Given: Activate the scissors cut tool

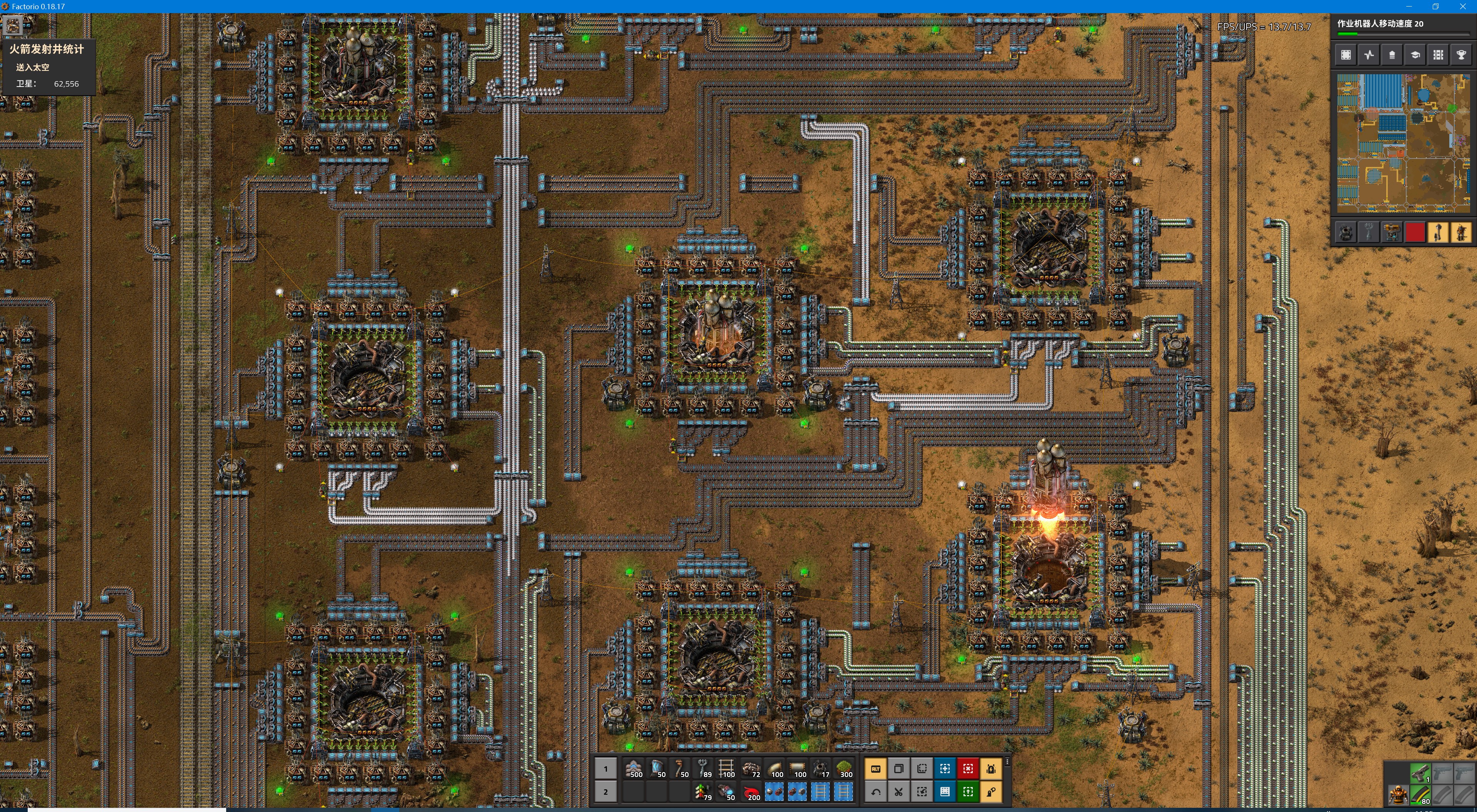Looking at the screenshot, I should (x=899, y=792).
